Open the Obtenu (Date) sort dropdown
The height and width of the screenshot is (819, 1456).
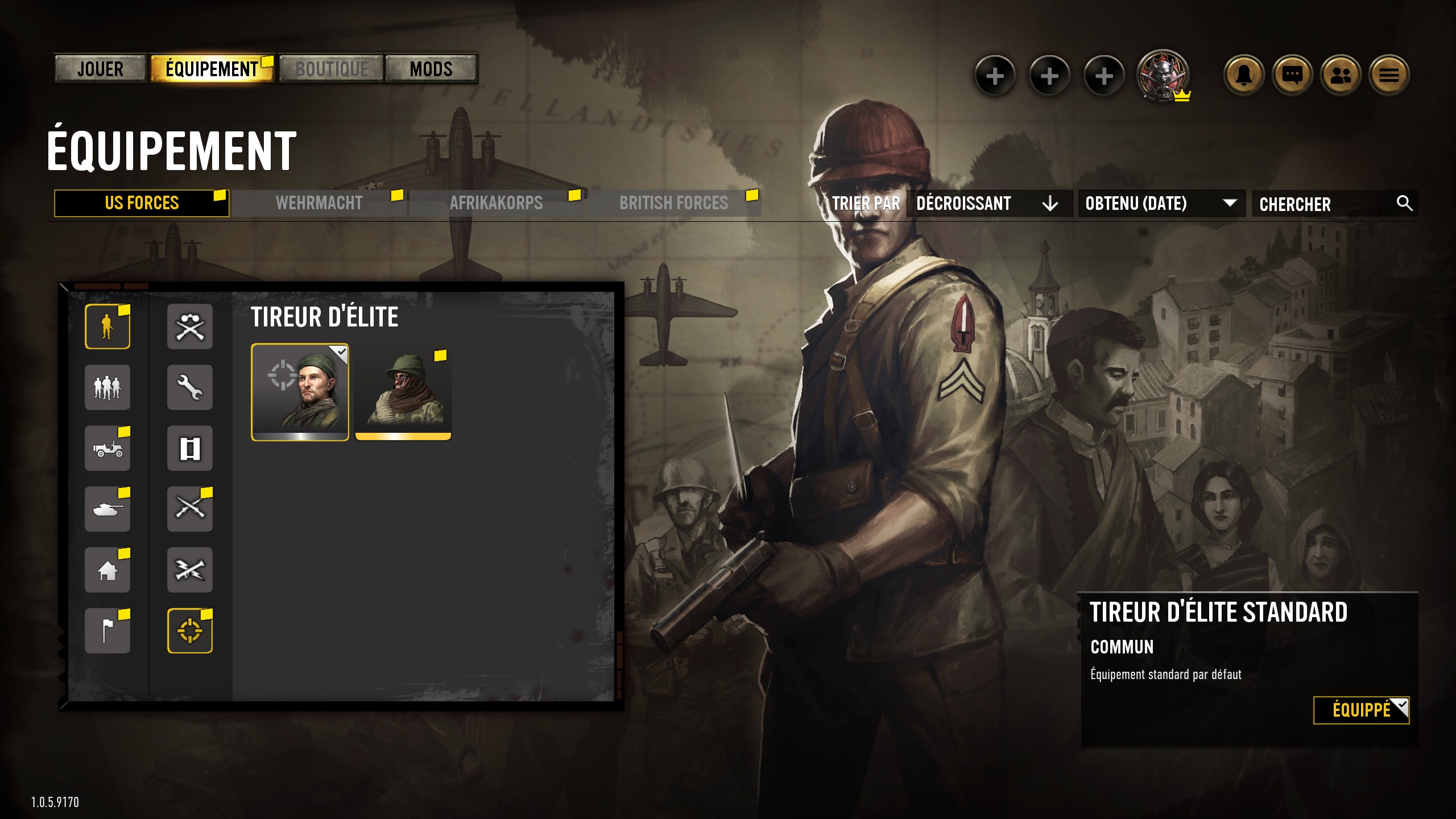pos(1160,203)
